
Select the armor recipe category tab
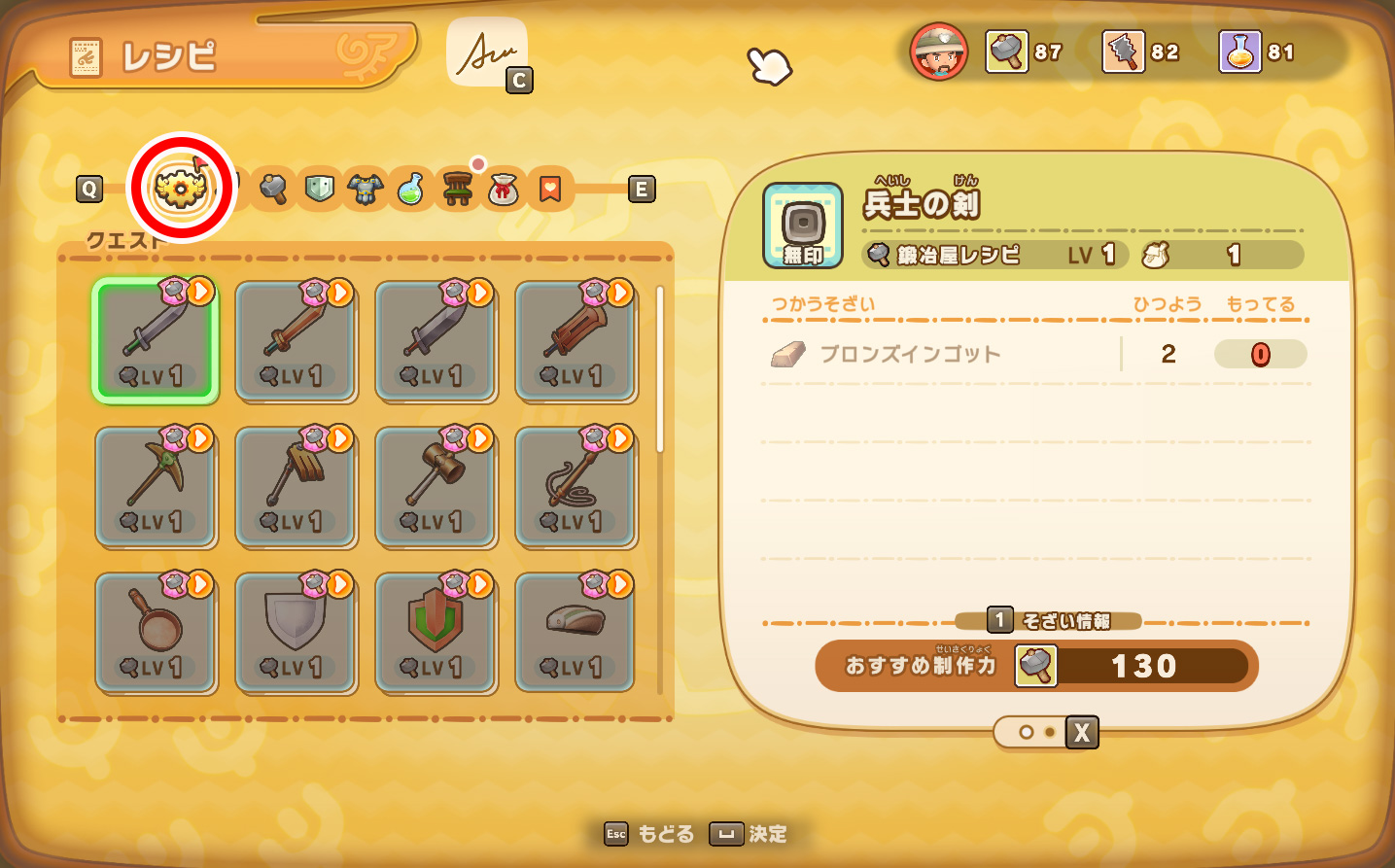click(x=365, y=189)
